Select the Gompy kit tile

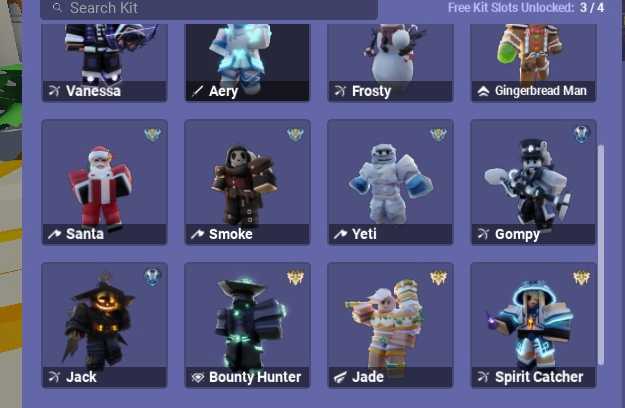(533, 182)
